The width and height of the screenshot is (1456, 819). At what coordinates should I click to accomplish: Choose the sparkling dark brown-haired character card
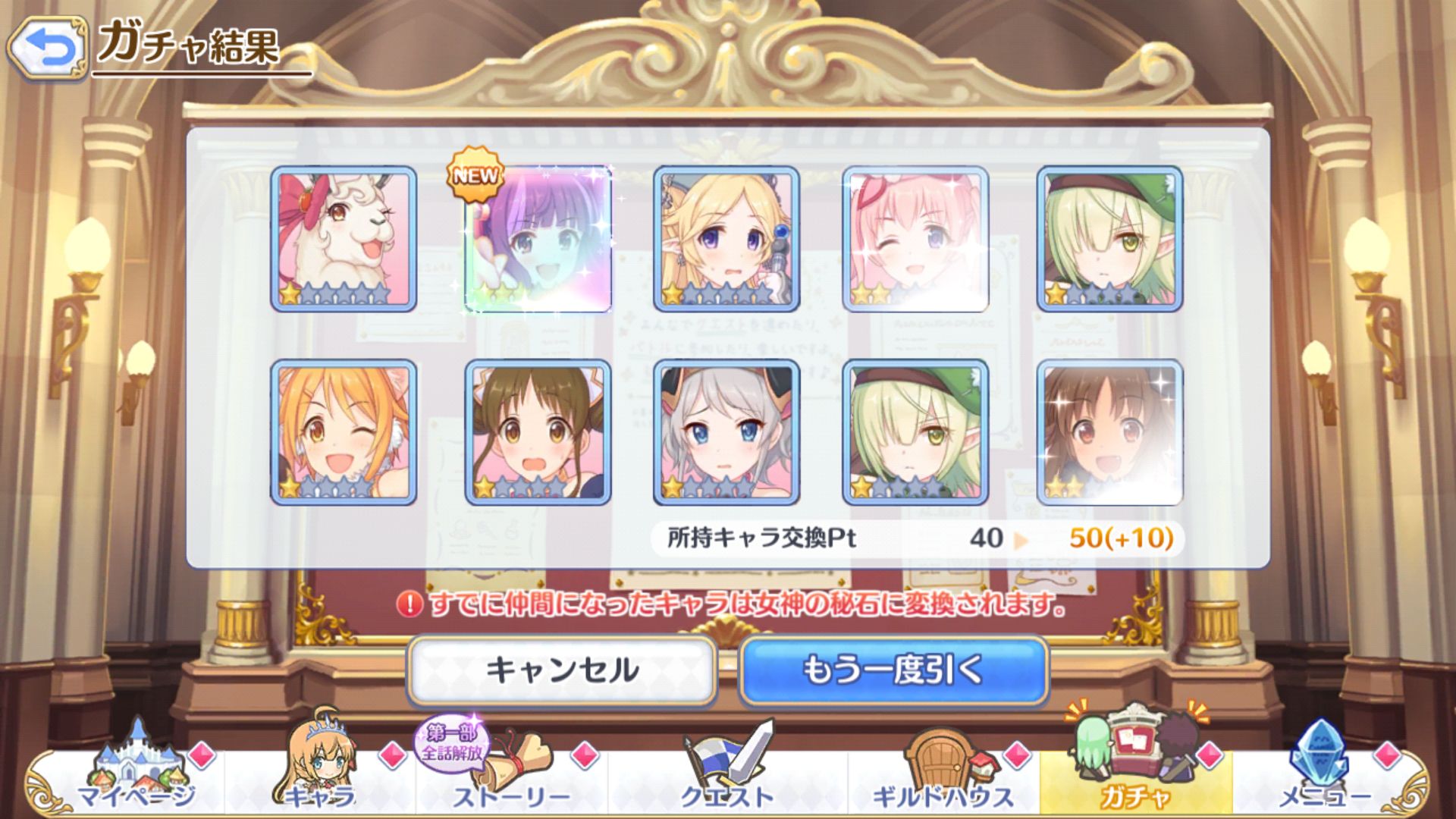[1109, 432]
